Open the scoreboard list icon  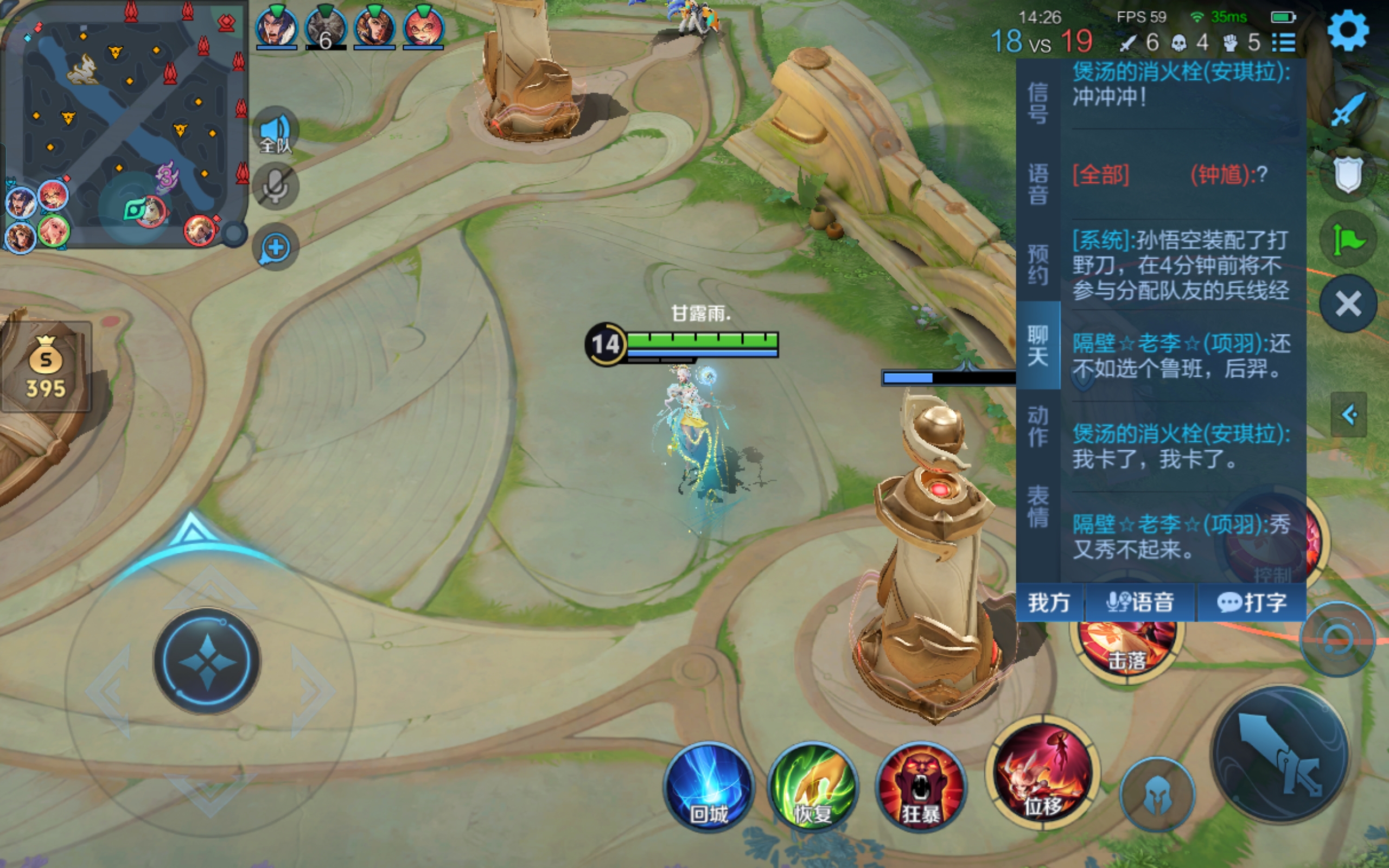pos(1283,42)
